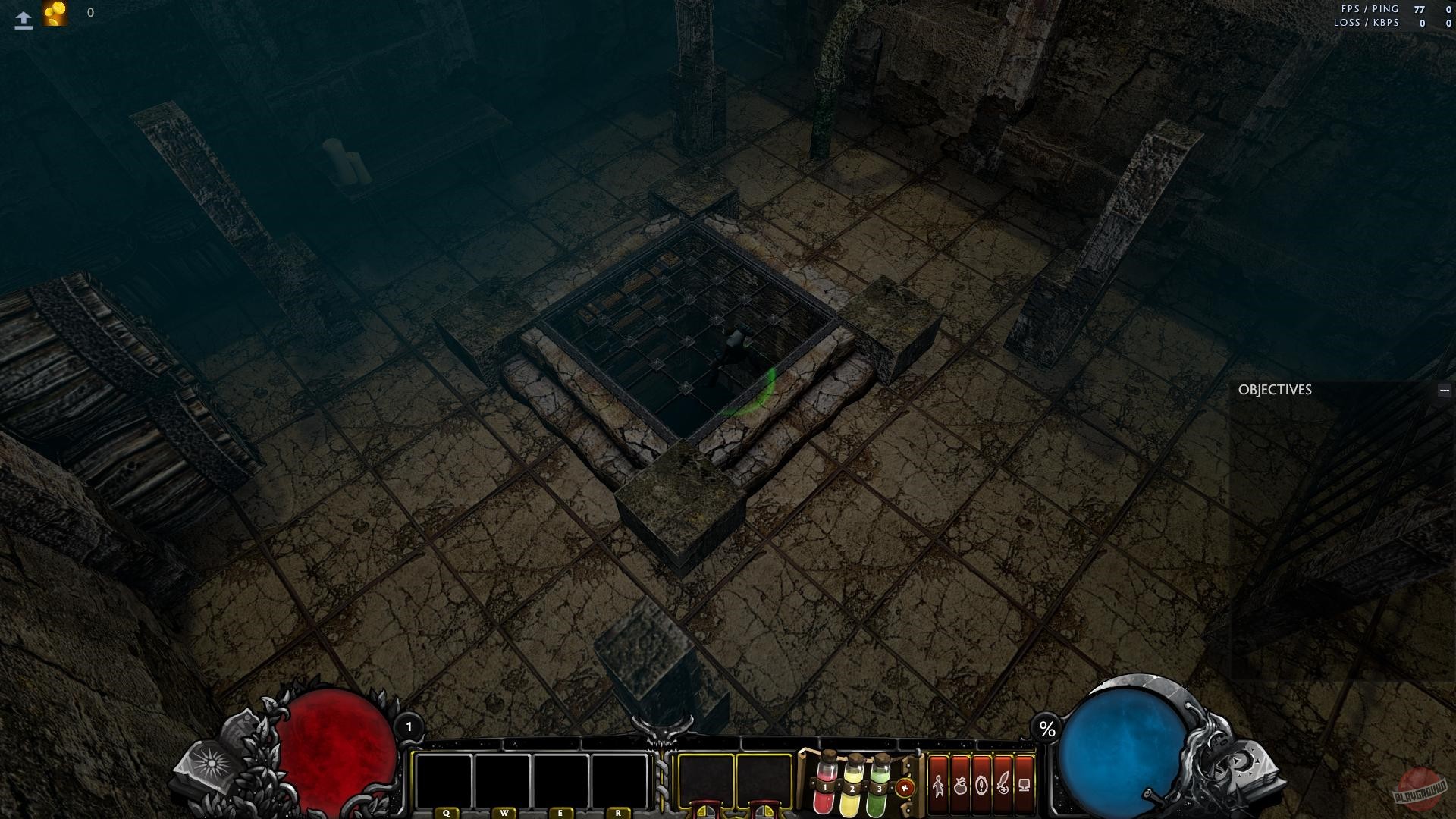
Task: Collapse the Objectives panel
Action: [x=1443, y=390]
